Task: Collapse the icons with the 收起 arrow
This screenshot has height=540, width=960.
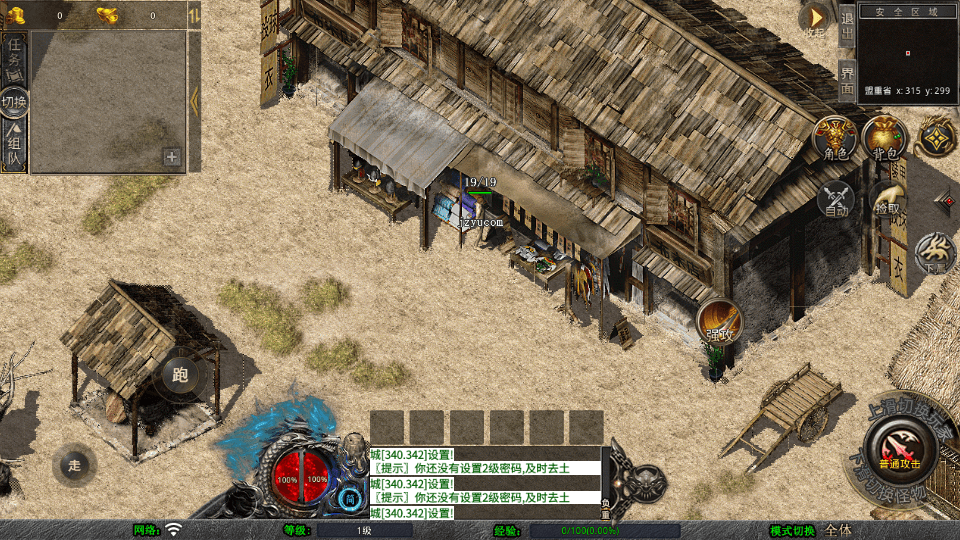Action: click(817, 18)
